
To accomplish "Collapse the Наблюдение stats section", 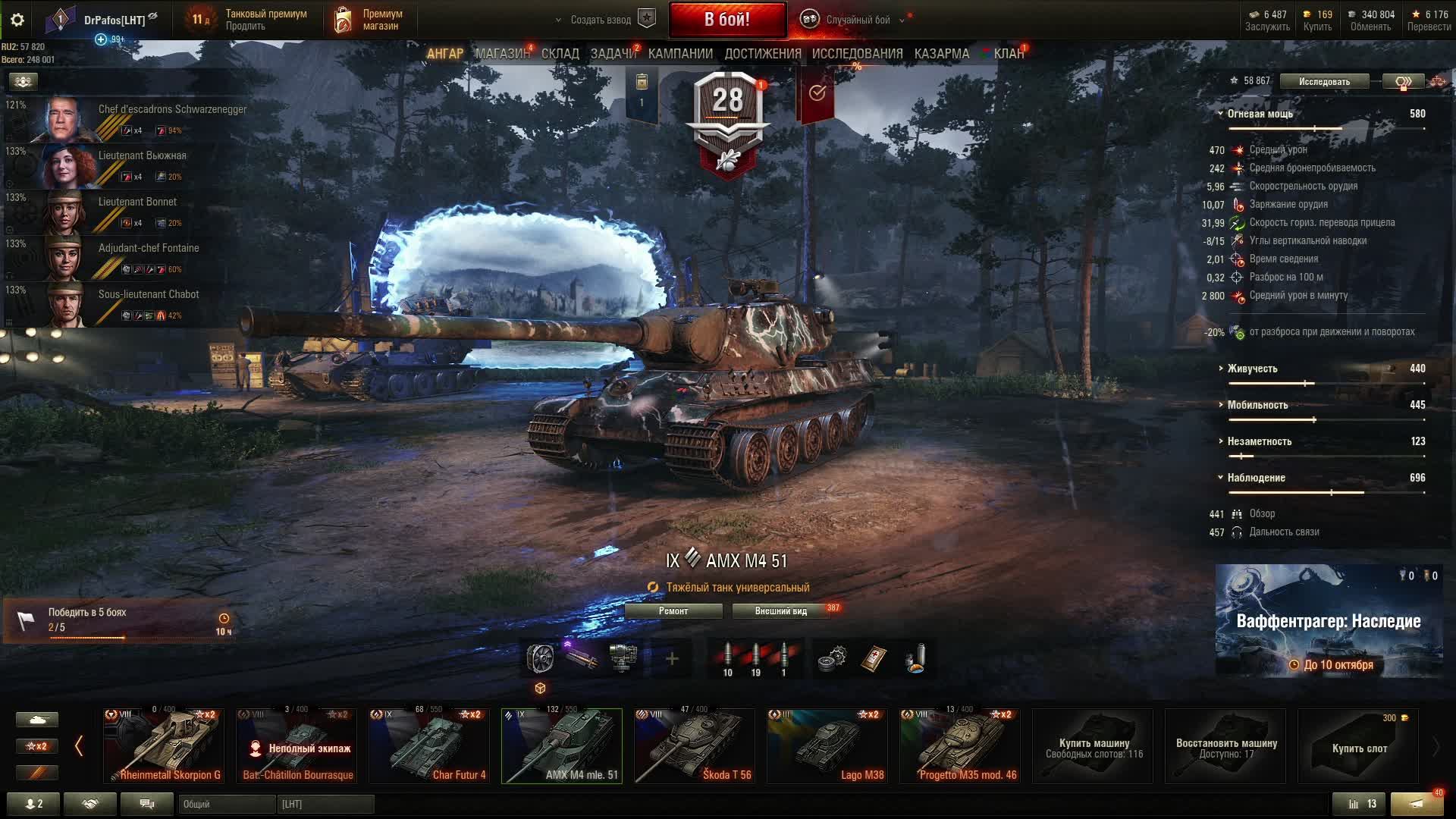I will pos(1221,478).
